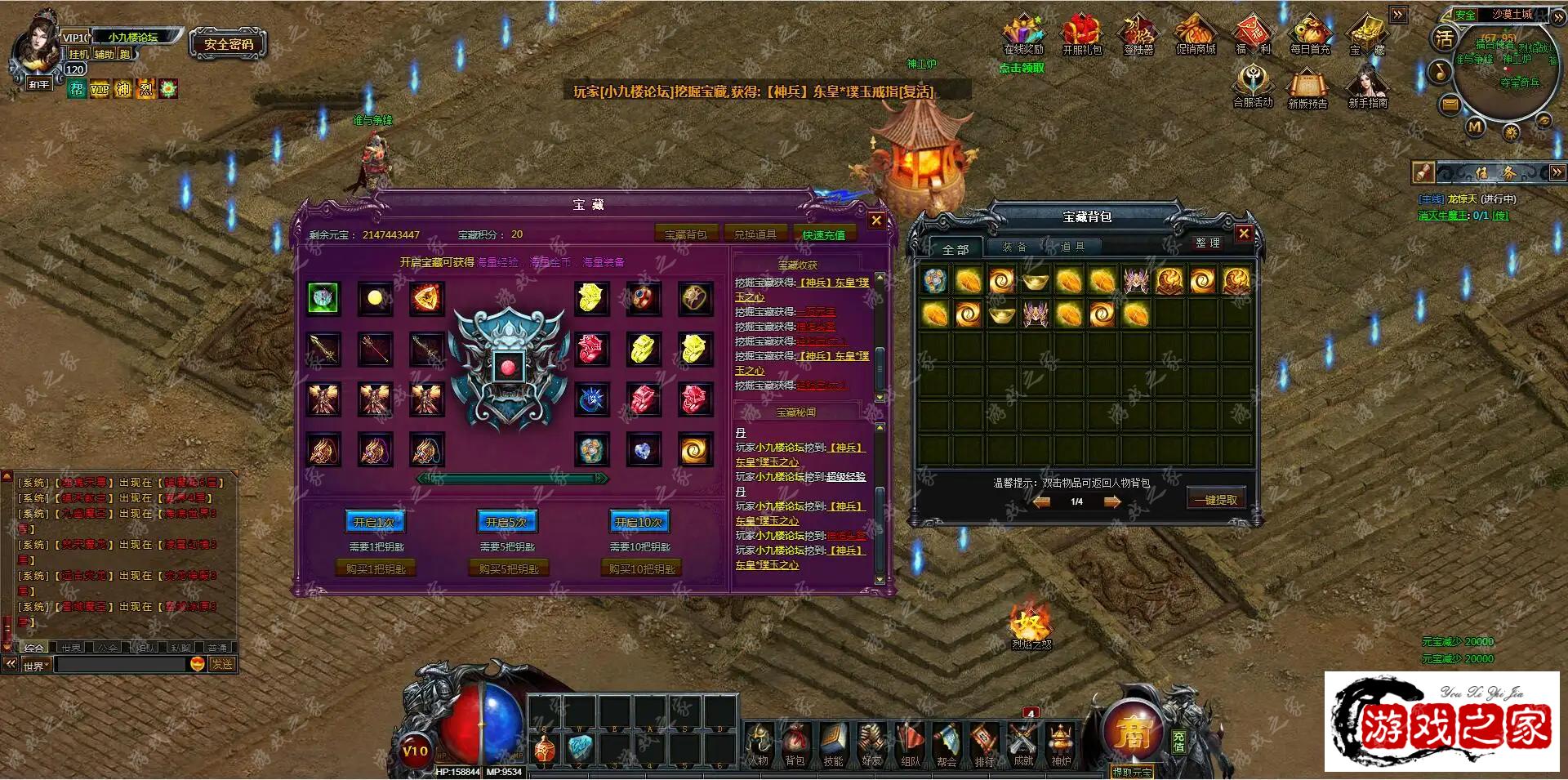Click the 一键提取 extract-all button

(x=1215, y=500)
